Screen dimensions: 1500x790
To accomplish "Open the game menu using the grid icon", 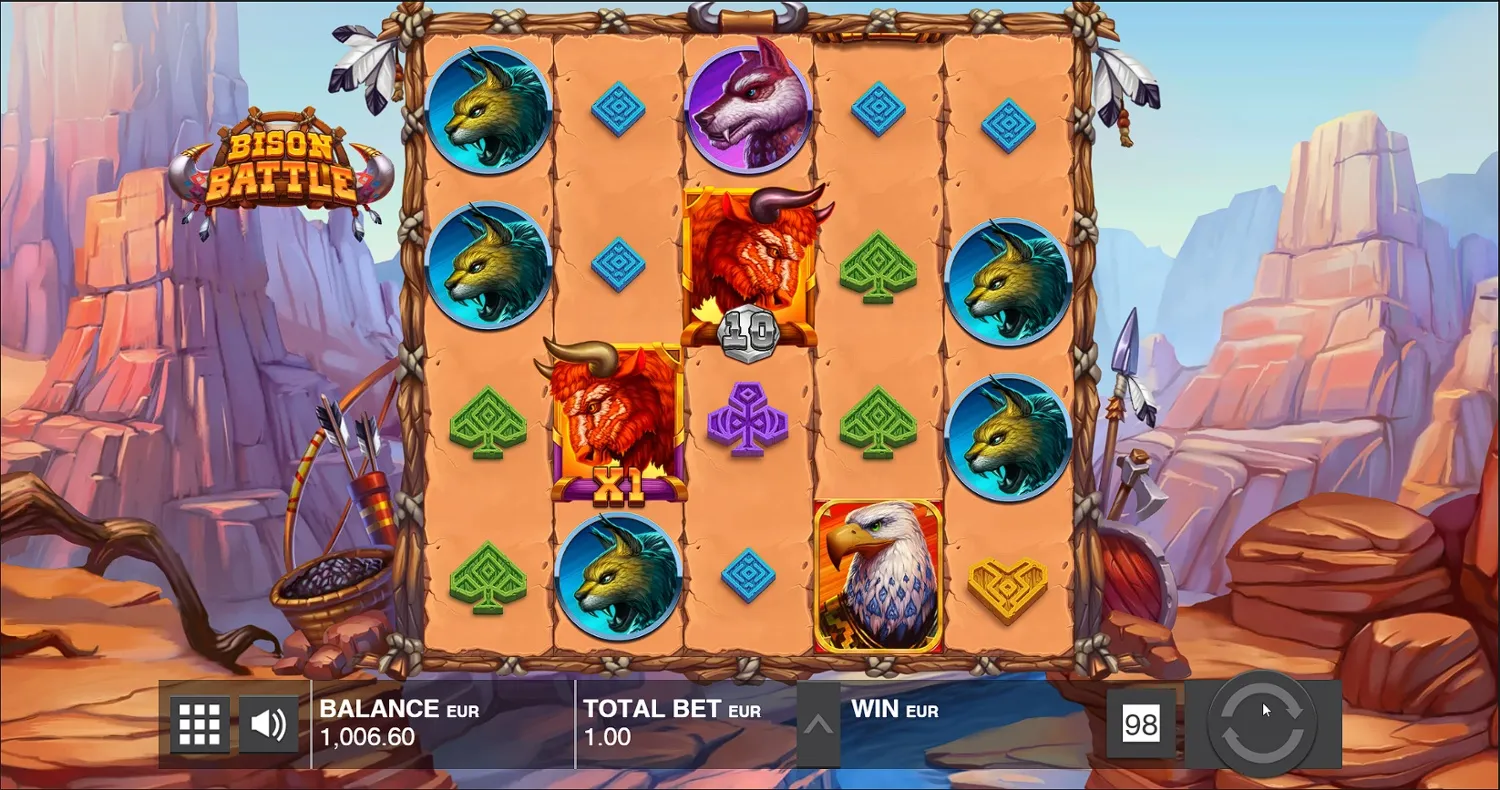I will click(x=198, y=723).
